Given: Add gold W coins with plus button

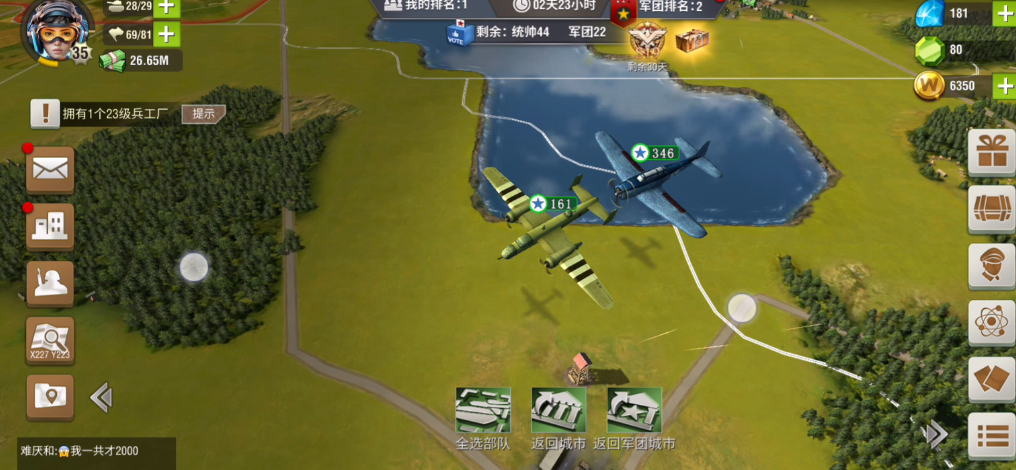Looking at the screenshot, I should pos(1003,85).
